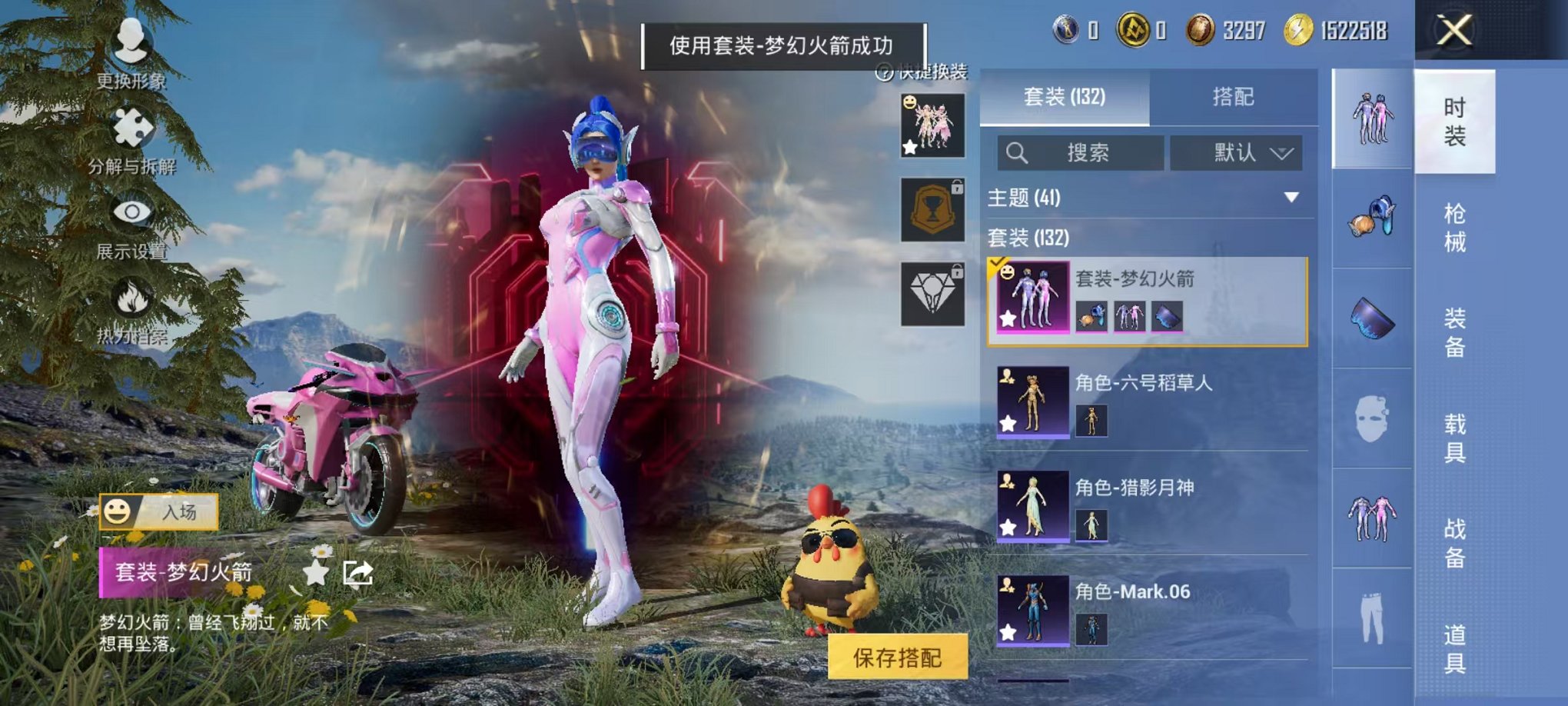Open the 默认 sort dropdown
The image size is (1568, 706).
pyautogui.click(x=1237, y=152)
